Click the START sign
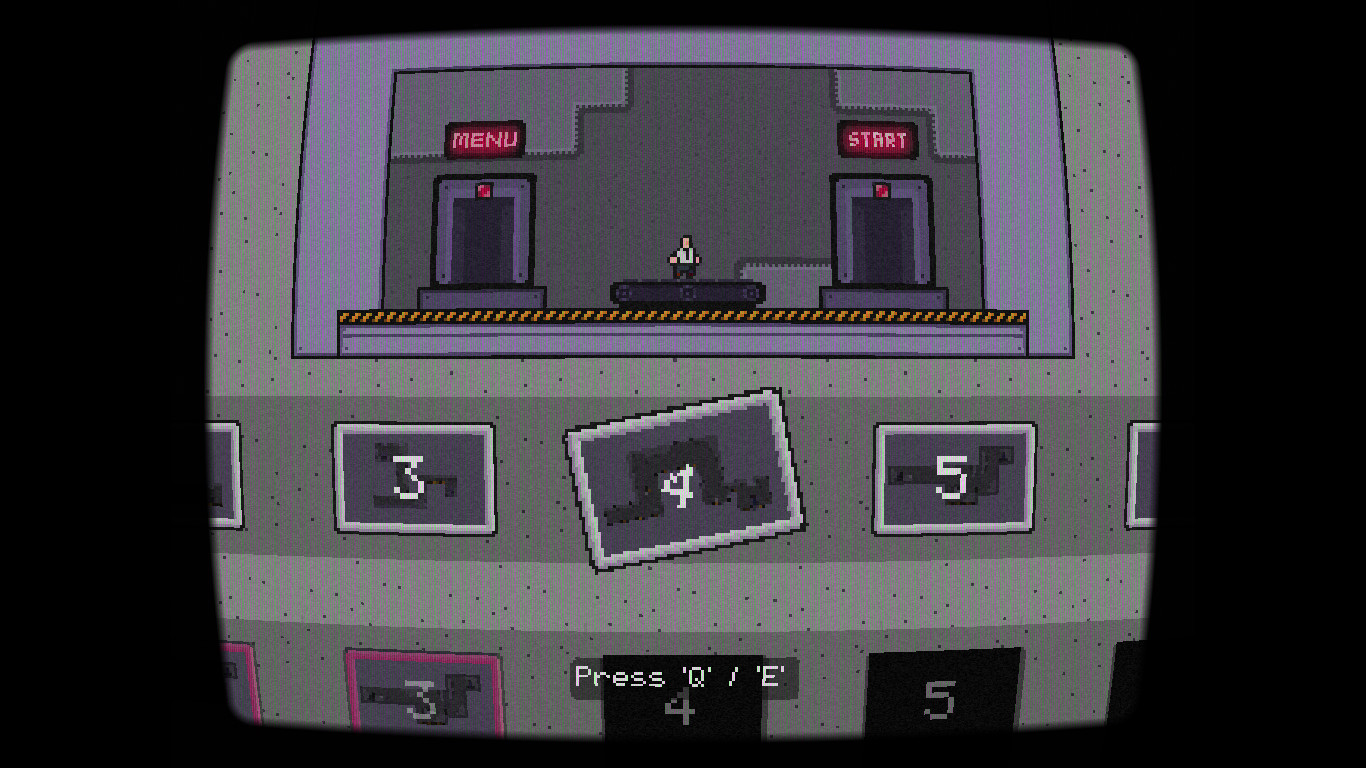The width and height of the screenshot is (1366, 768). click(x=877, y=140)
